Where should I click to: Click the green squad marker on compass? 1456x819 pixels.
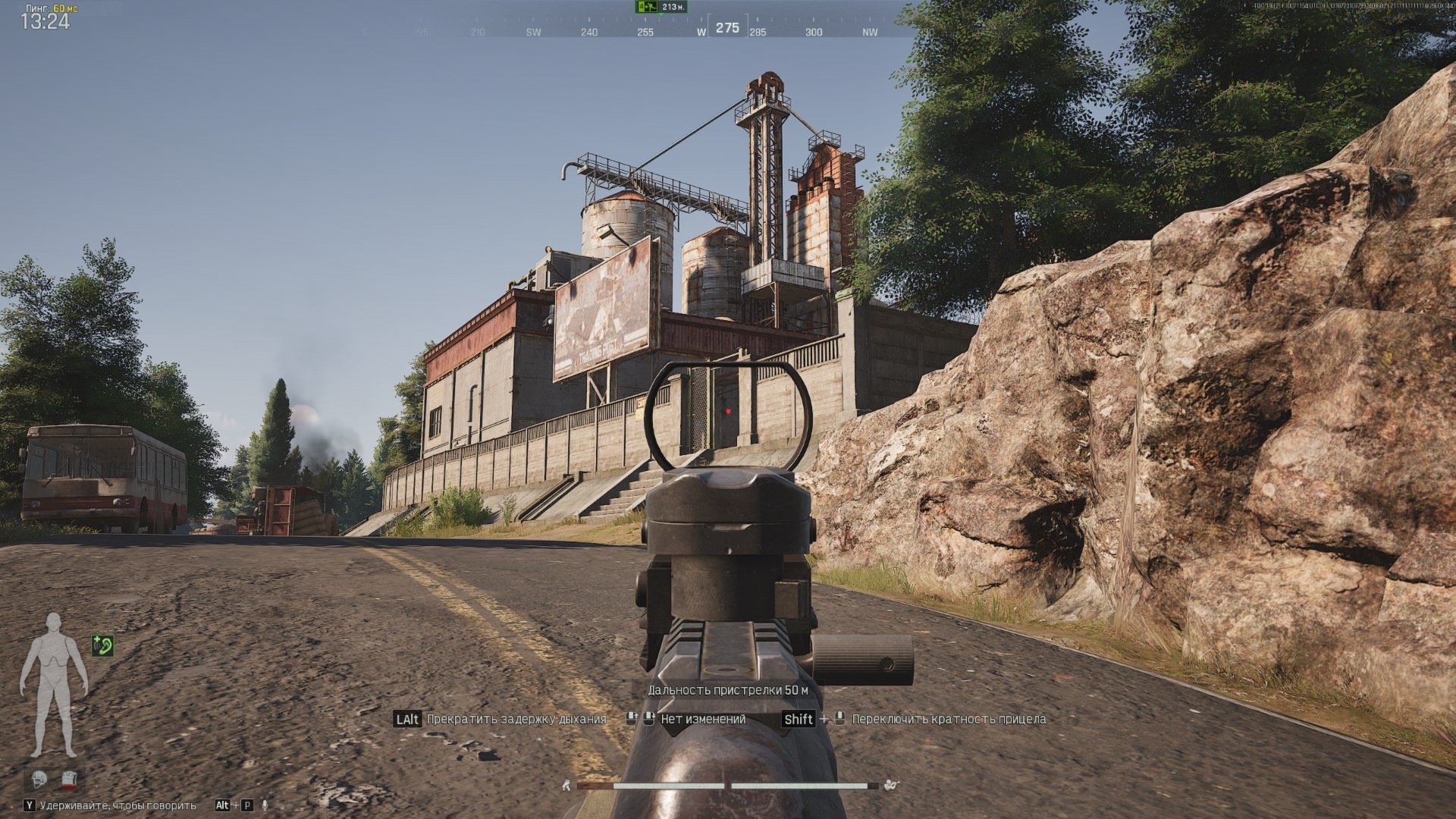[x=646, y=7]
